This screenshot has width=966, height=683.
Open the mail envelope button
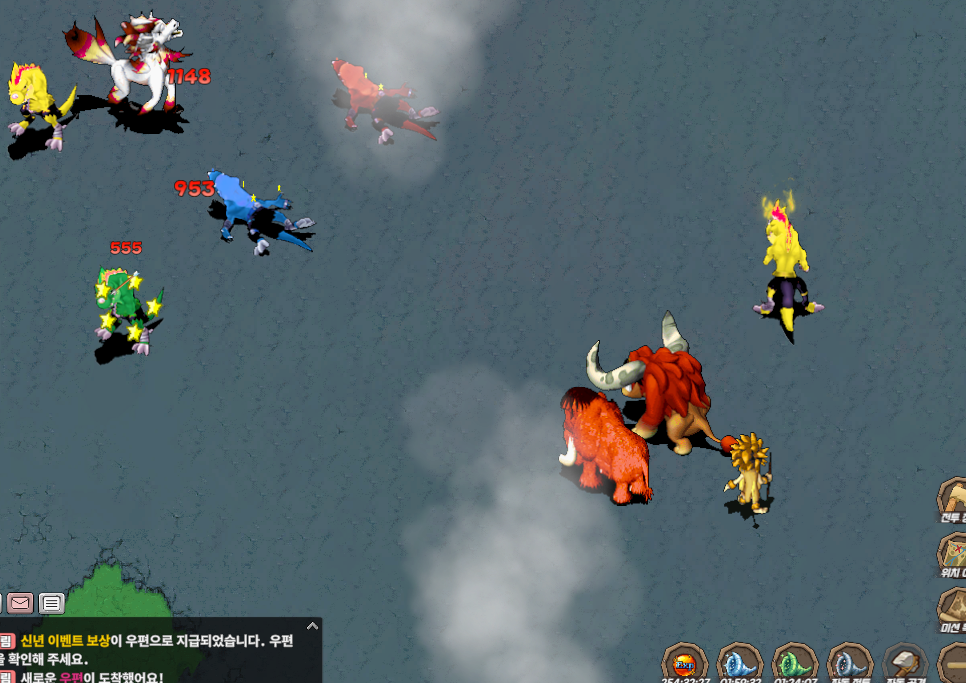[x=20, y=603]
